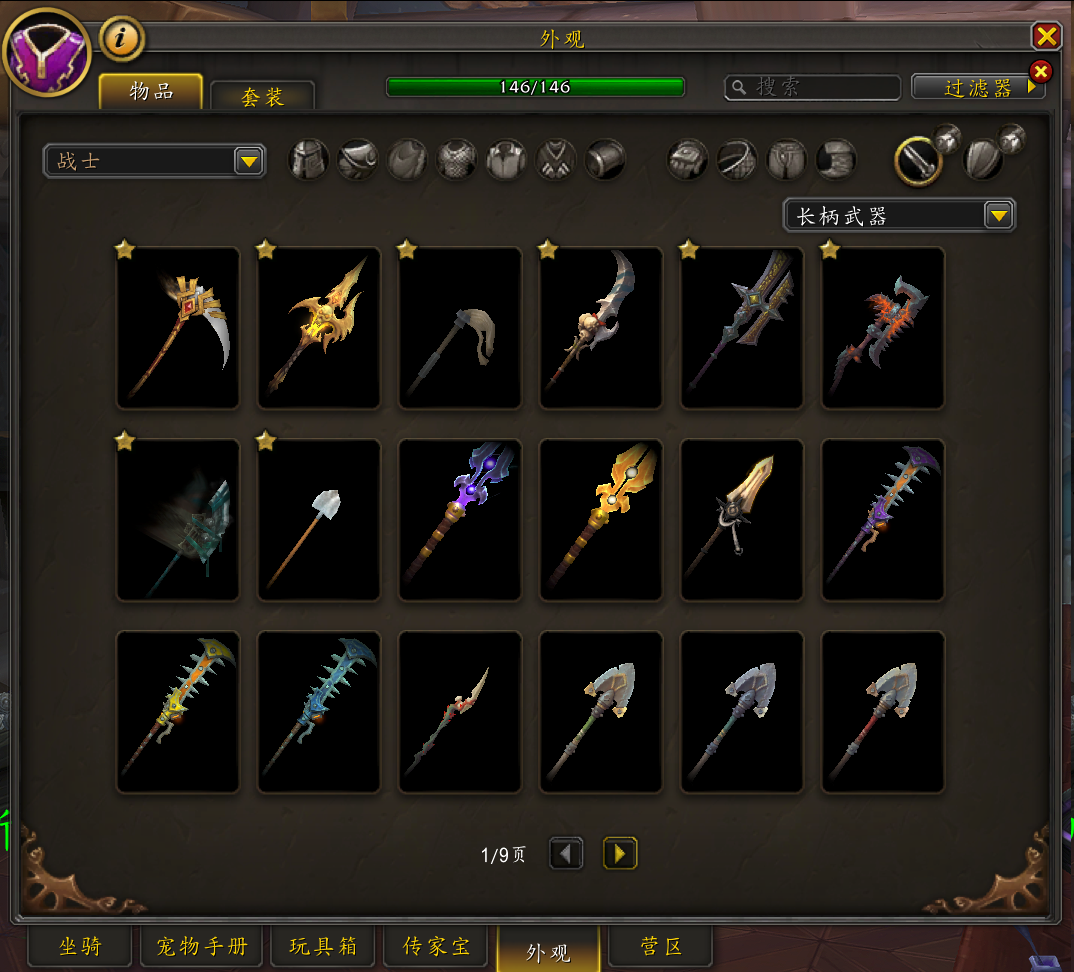Pick the purple glowing trident polearm
The image size is (1074, 972).
pos(460,520)
